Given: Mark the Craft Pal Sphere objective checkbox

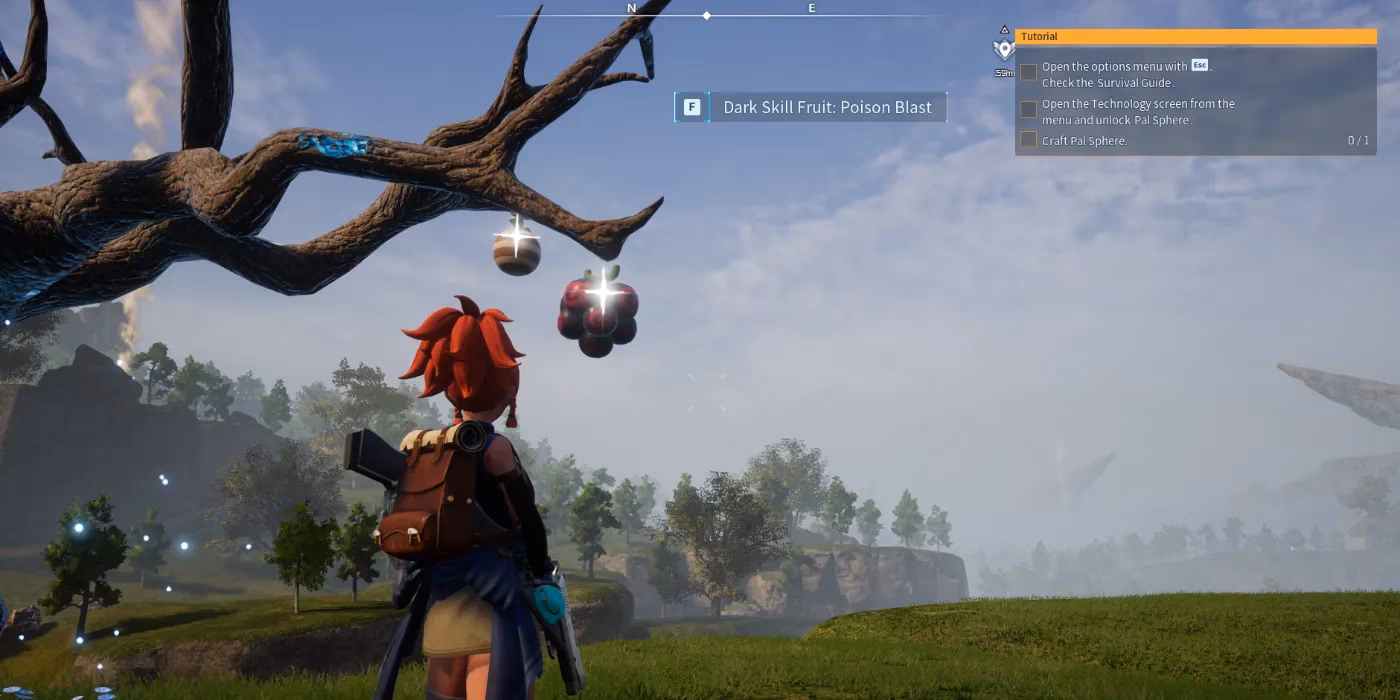Looking at the screenshot, I should click(1028, 140).
